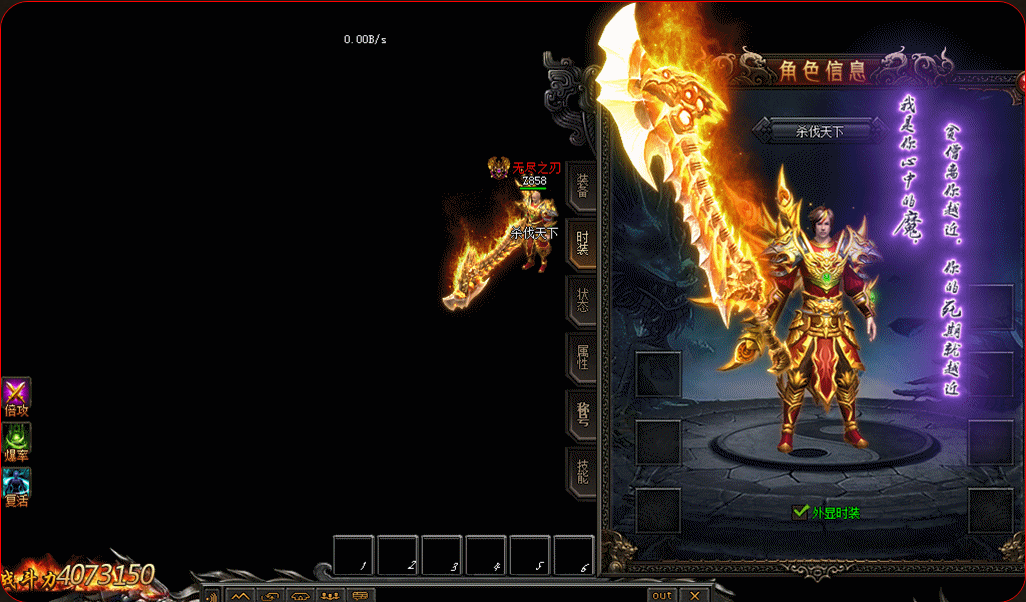Close the game with the X button

click(693, 595)
